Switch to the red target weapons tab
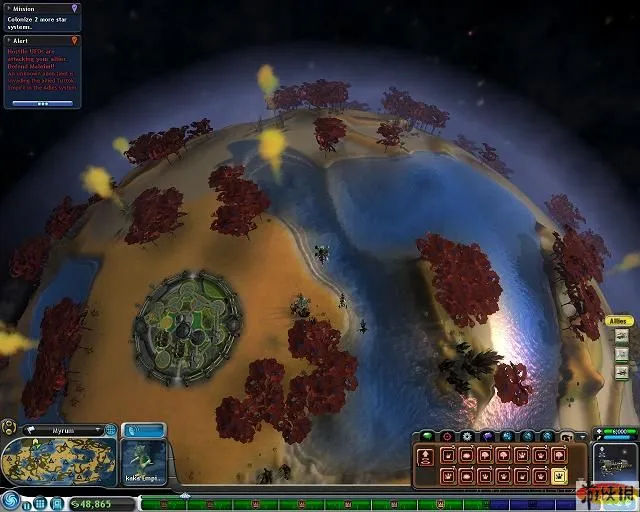640x512 pixels. (x=447, y=436)
